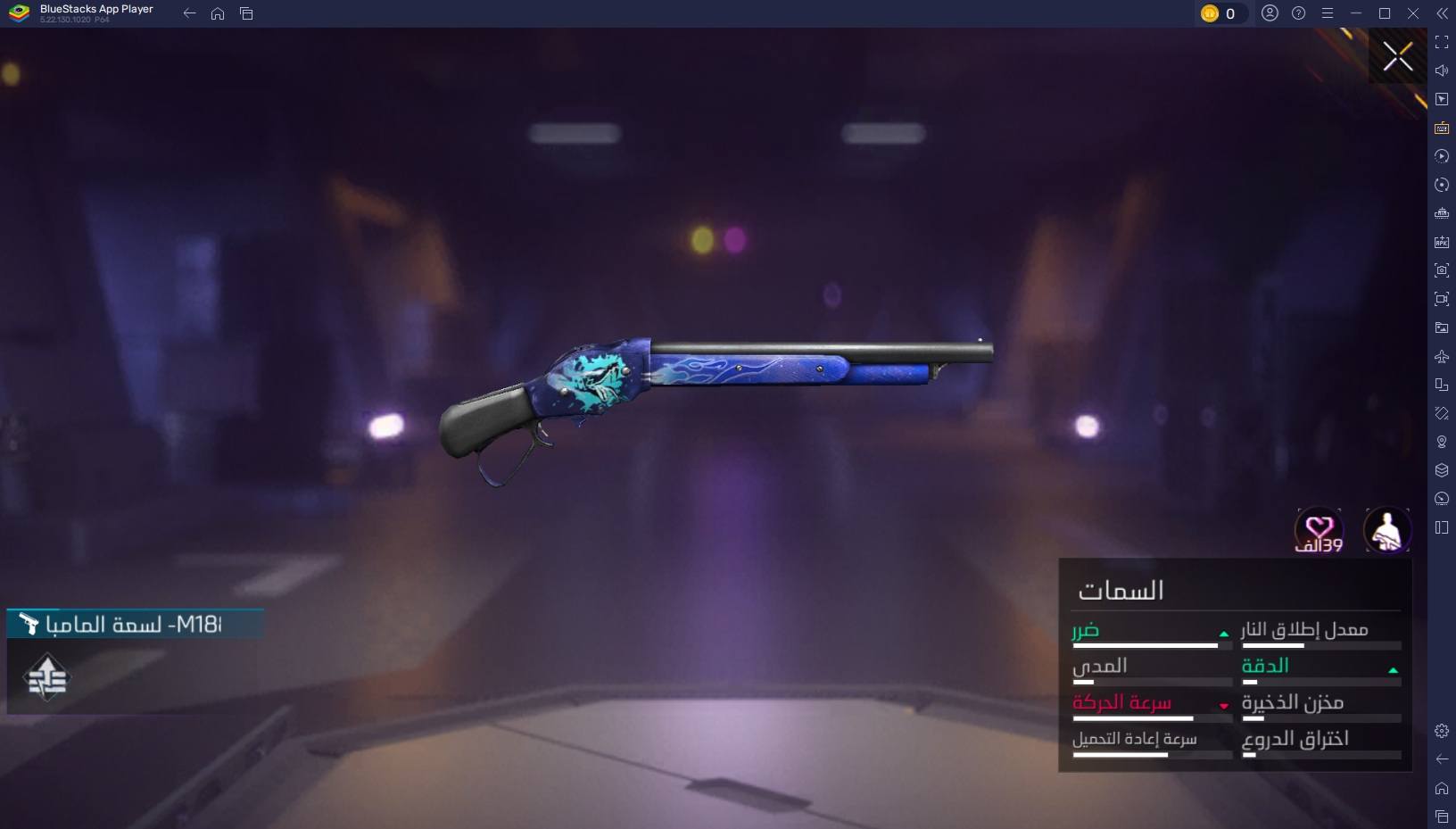
Task: Select the weapon stats comparison icon
Action: (x=46, y=678)
